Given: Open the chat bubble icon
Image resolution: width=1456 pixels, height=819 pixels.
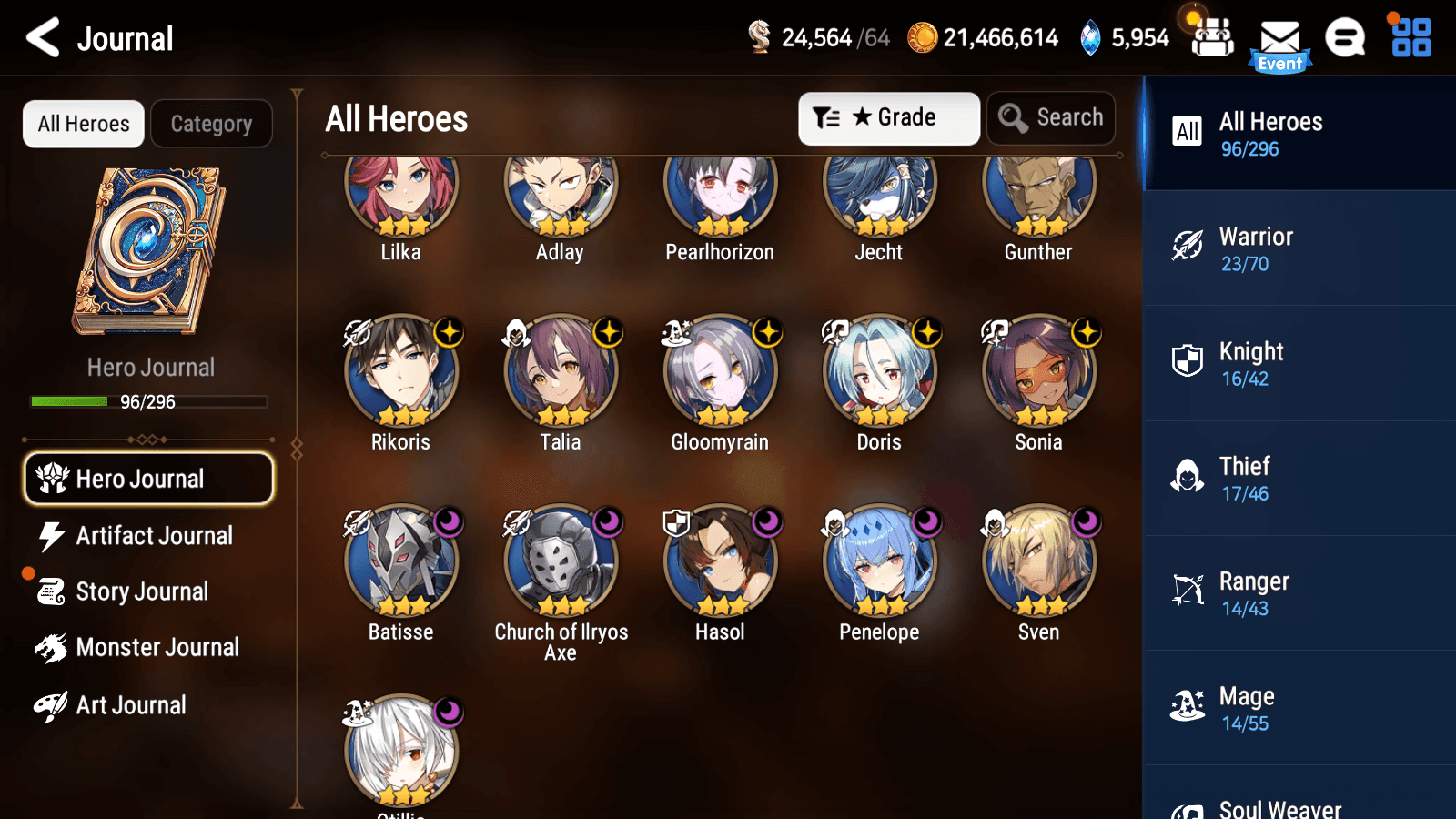Looking at the screenshot, I should click(1344, 38).
